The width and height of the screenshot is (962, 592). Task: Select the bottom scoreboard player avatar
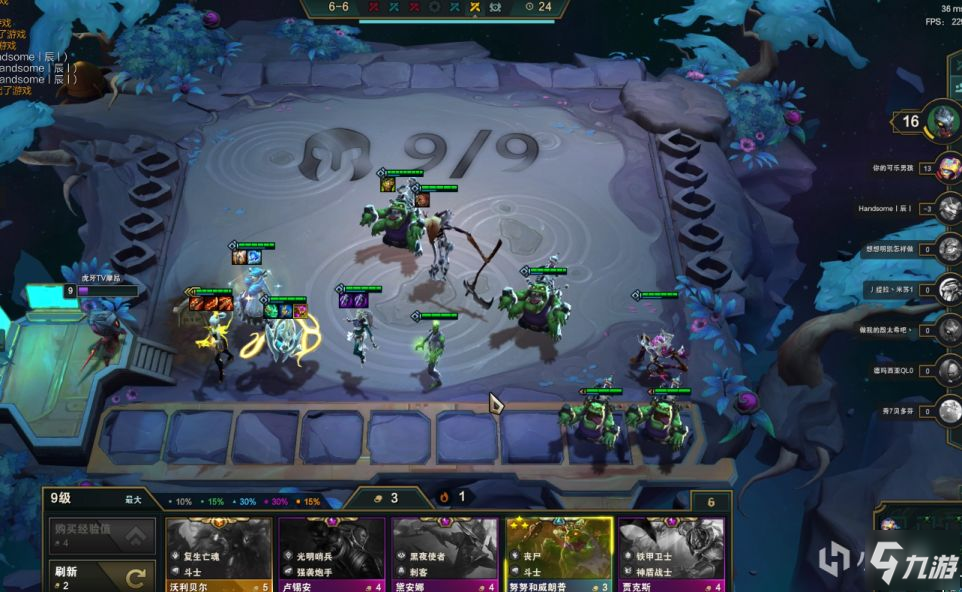pos(948,410)
